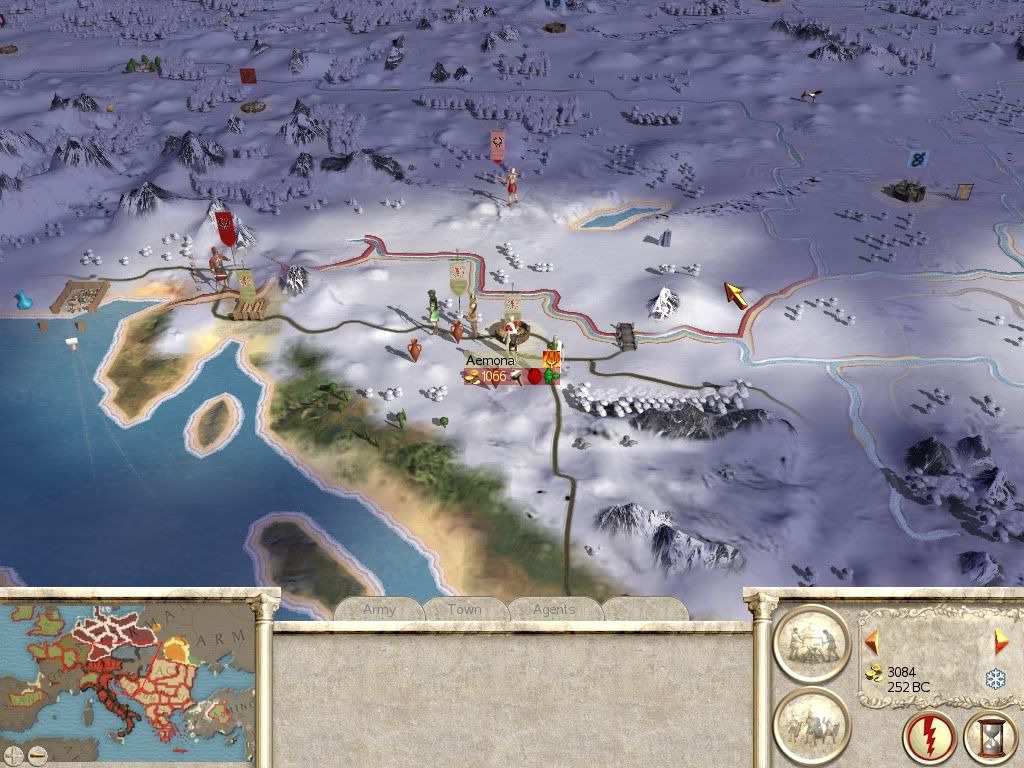Zoom in the minimap with plus button
The width and height of the screenshot is (1024, 768).
[x=13, y=754]
